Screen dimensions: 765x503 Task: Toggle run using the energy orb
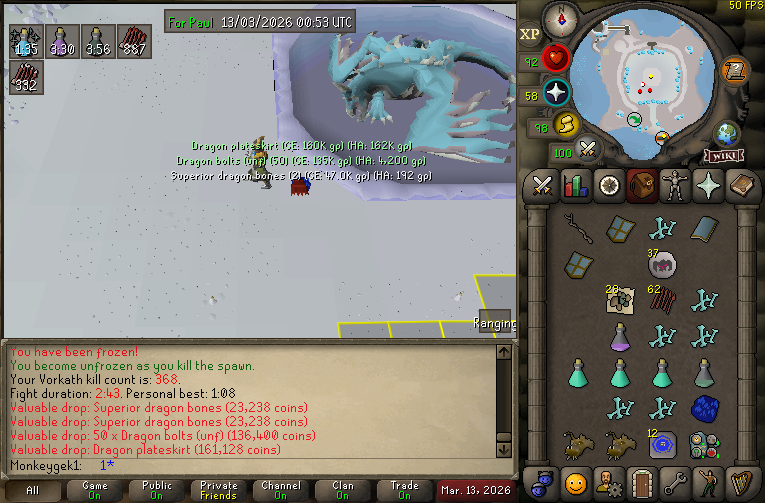566,125
